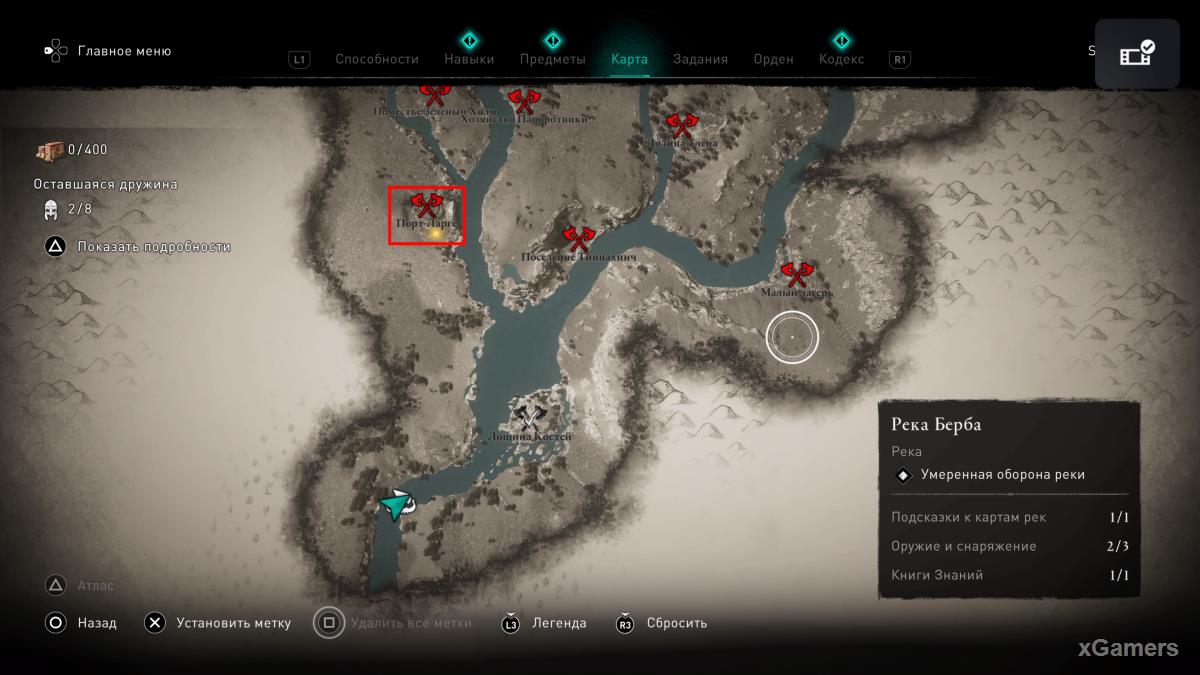Choose the Малый лагерь raid marker
Image resolution: width=1200 pixels, height=675 pixels.
[796, 274]
